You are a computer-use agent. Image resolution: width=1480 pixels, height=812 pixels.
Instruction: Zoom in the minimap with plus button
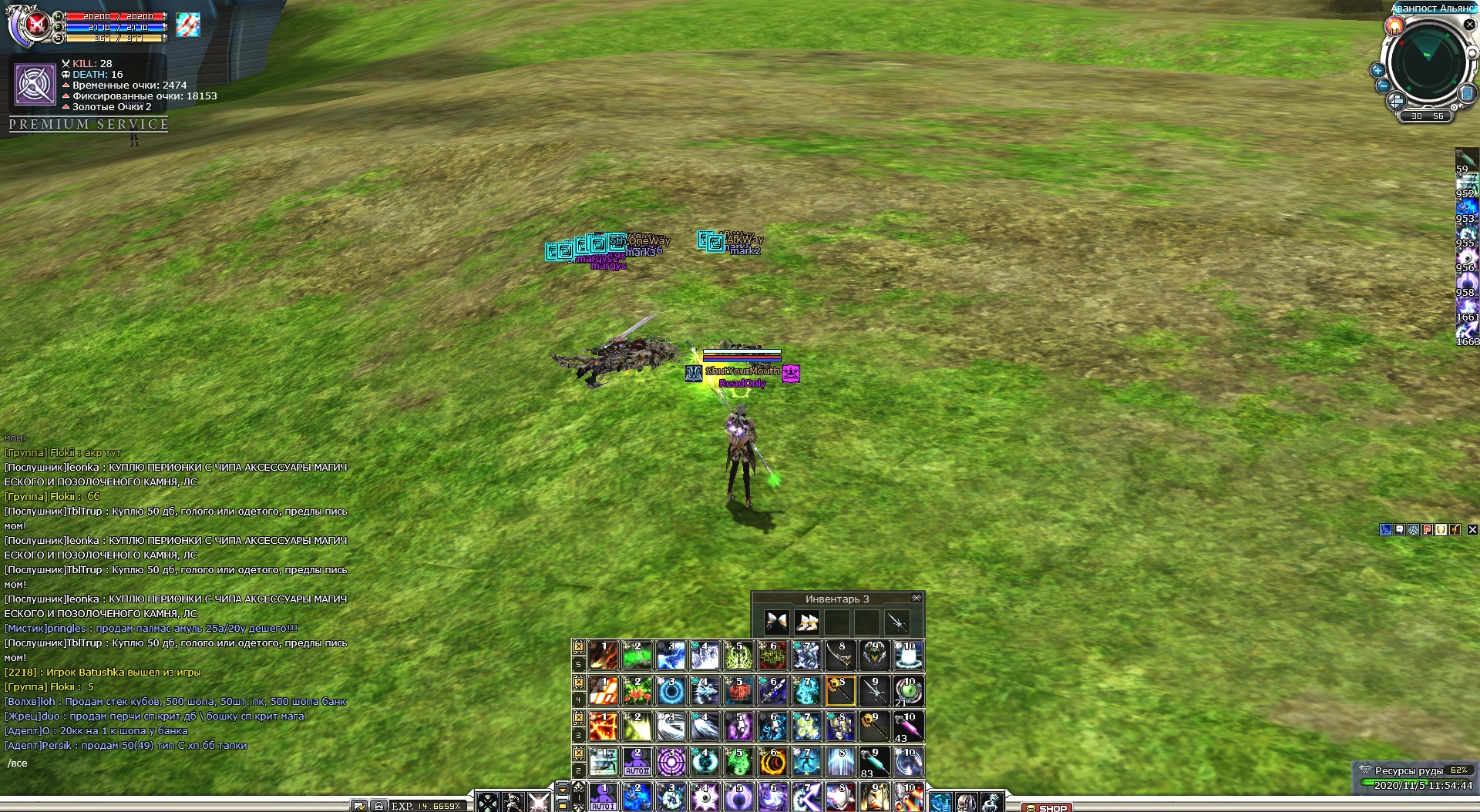(x=1377, y=70)
